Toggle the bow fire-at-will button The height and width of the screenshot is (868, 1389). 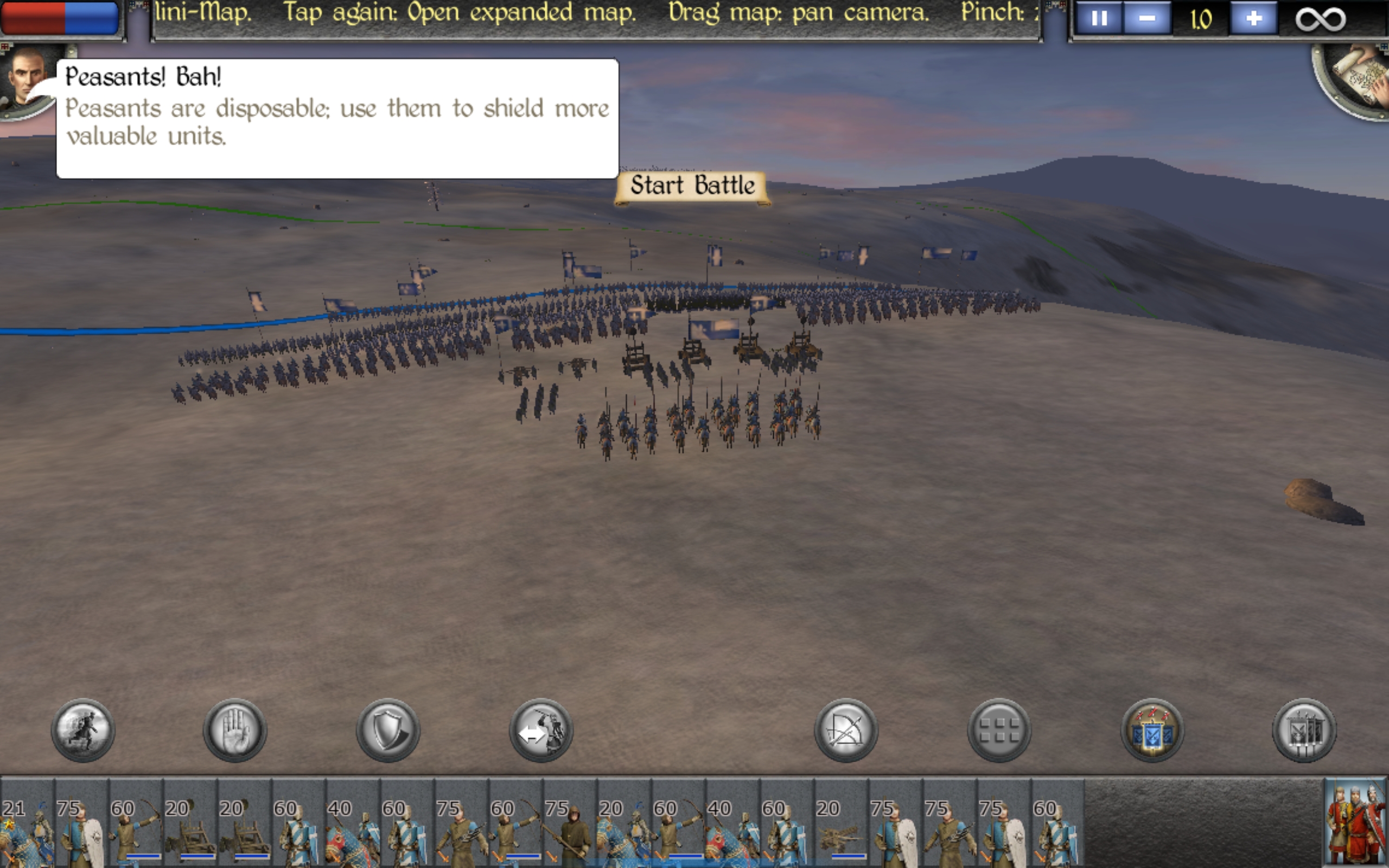click(846, 730)
